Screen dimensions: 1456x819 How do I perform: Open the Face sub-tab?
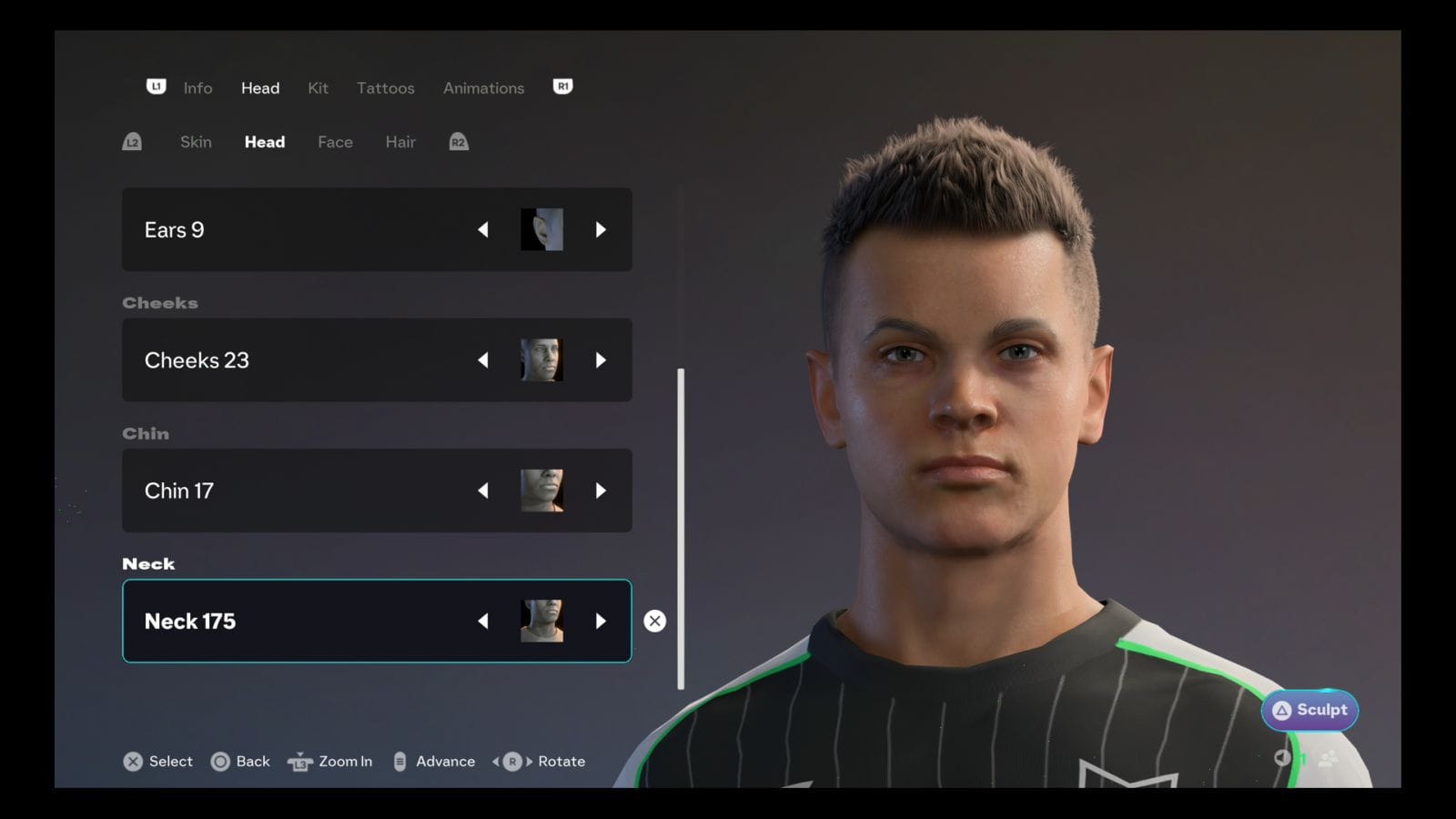point(335,142)
